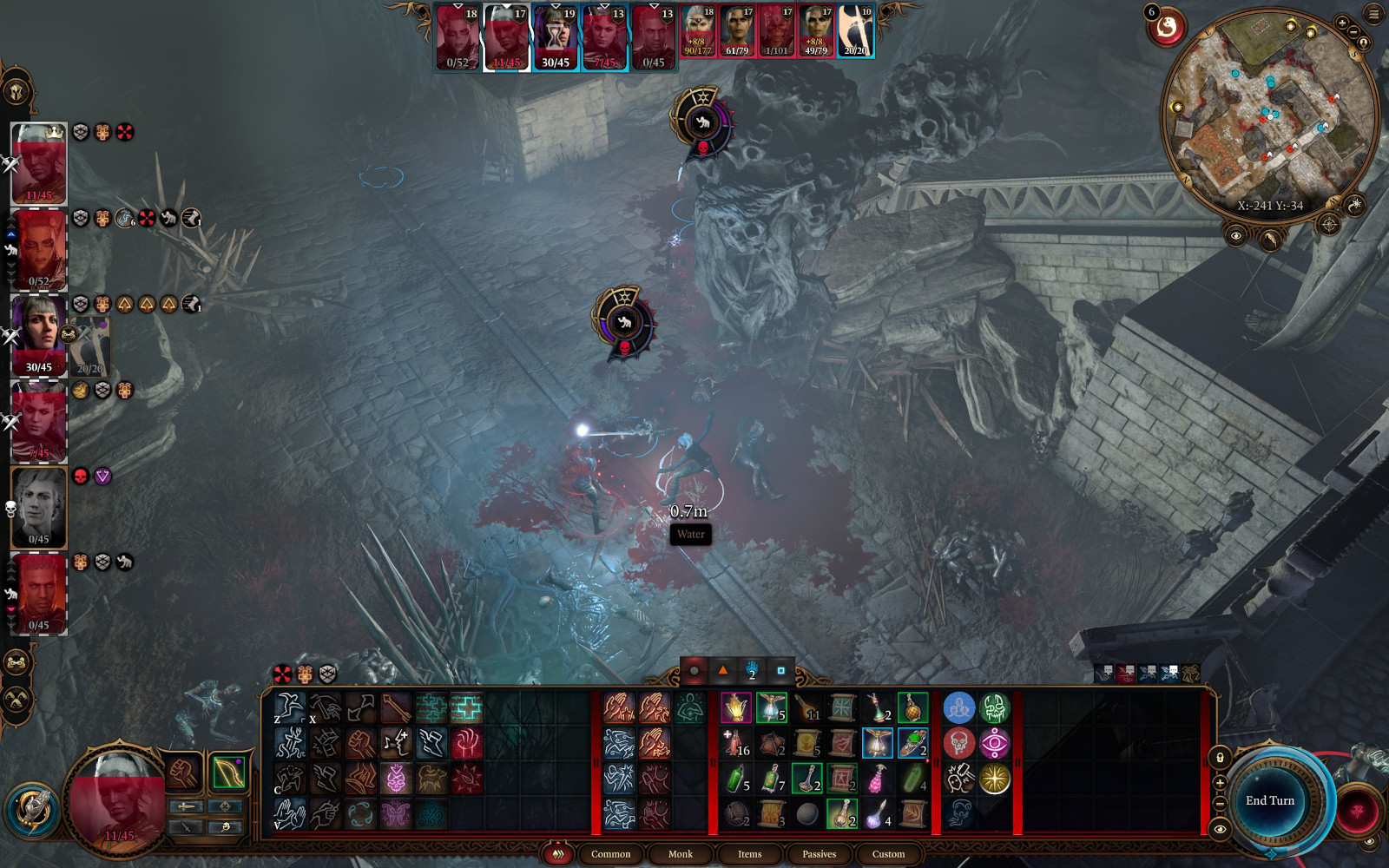Select the ranged bow weapon slot
1389x868 pixels.
point(228,773)
